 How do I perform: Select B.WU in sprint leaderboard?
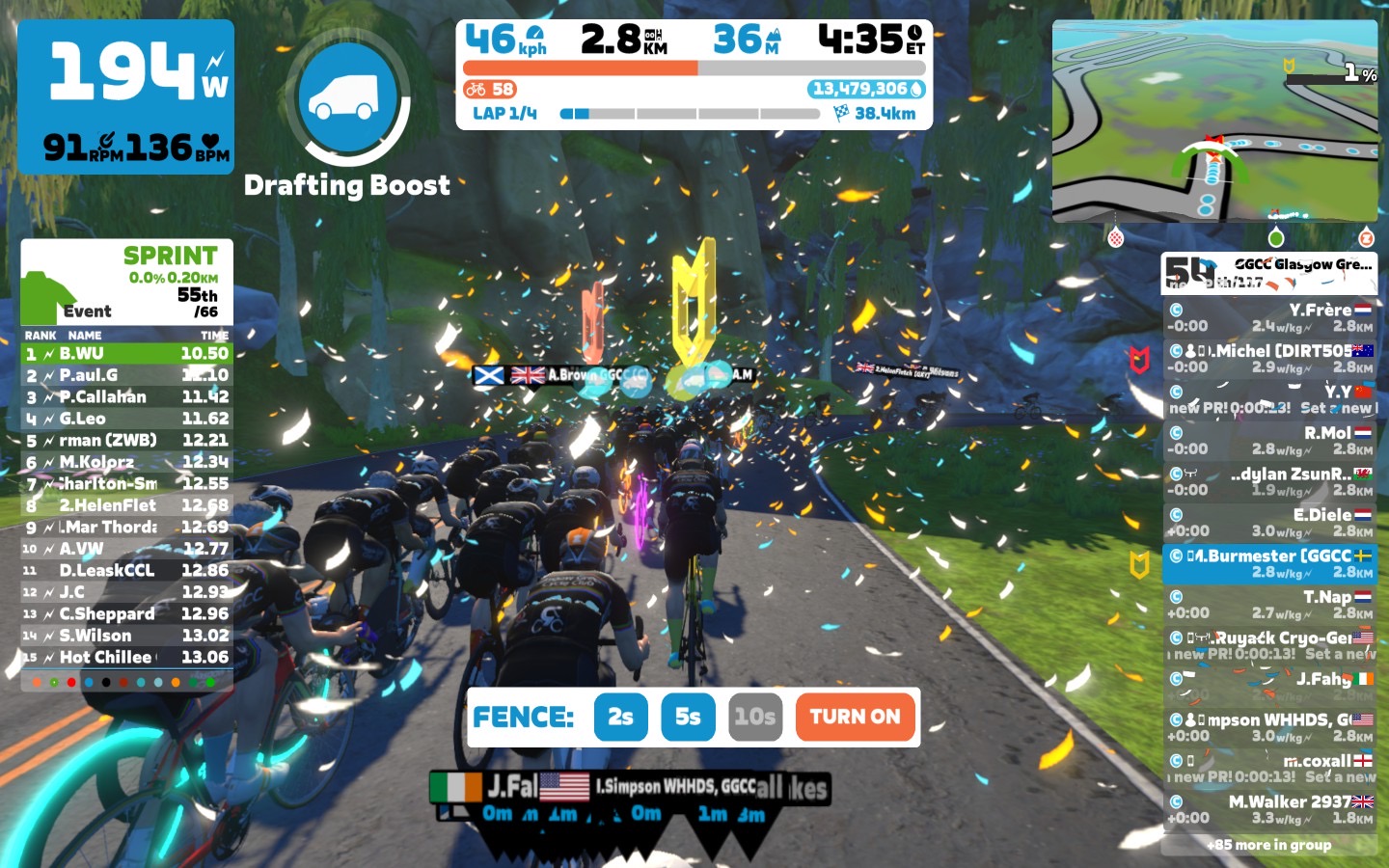[x=127, y=354]
